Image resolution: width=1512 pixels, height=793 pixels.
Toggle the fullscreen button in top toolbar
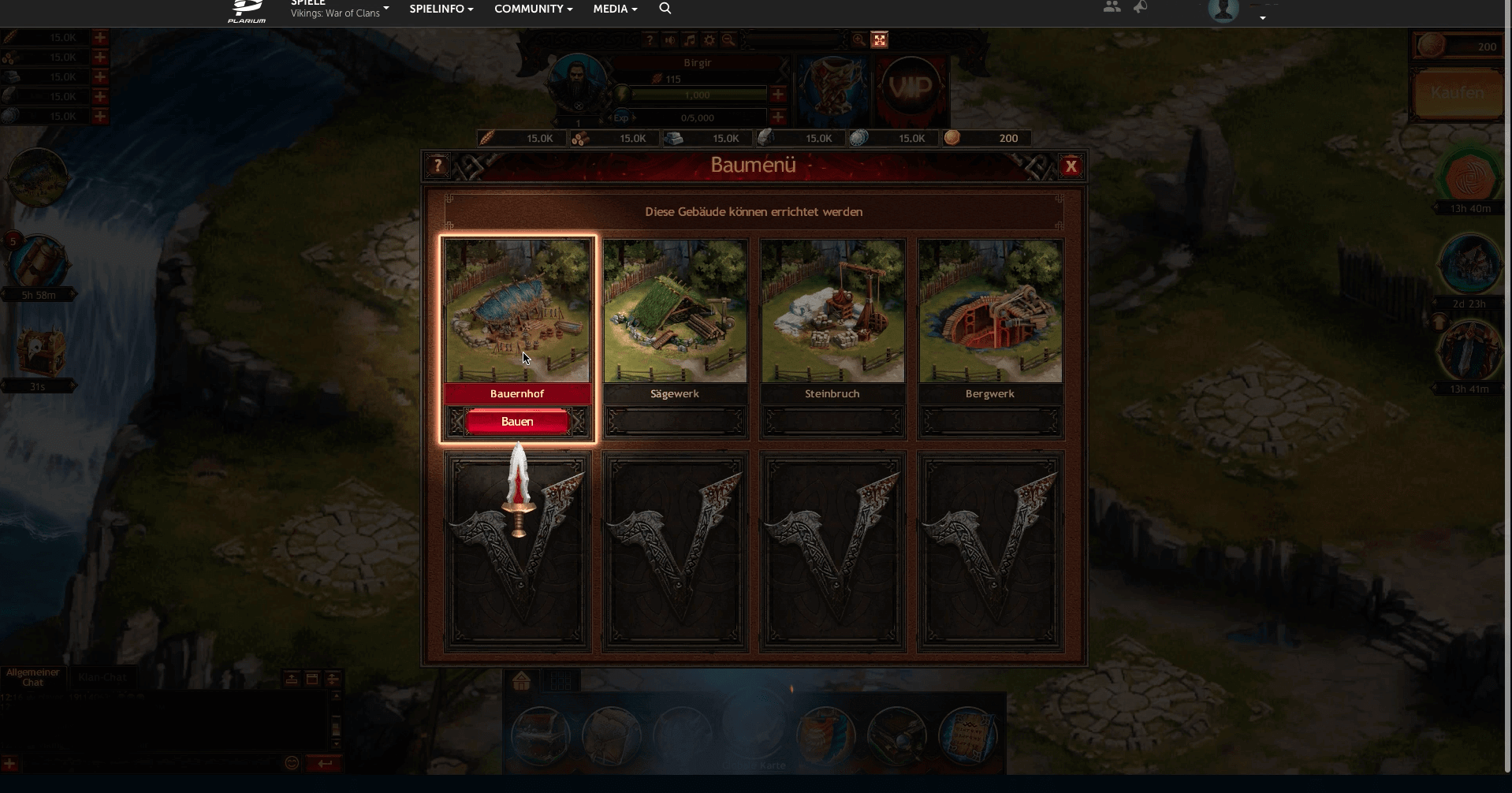click(880, 39)
